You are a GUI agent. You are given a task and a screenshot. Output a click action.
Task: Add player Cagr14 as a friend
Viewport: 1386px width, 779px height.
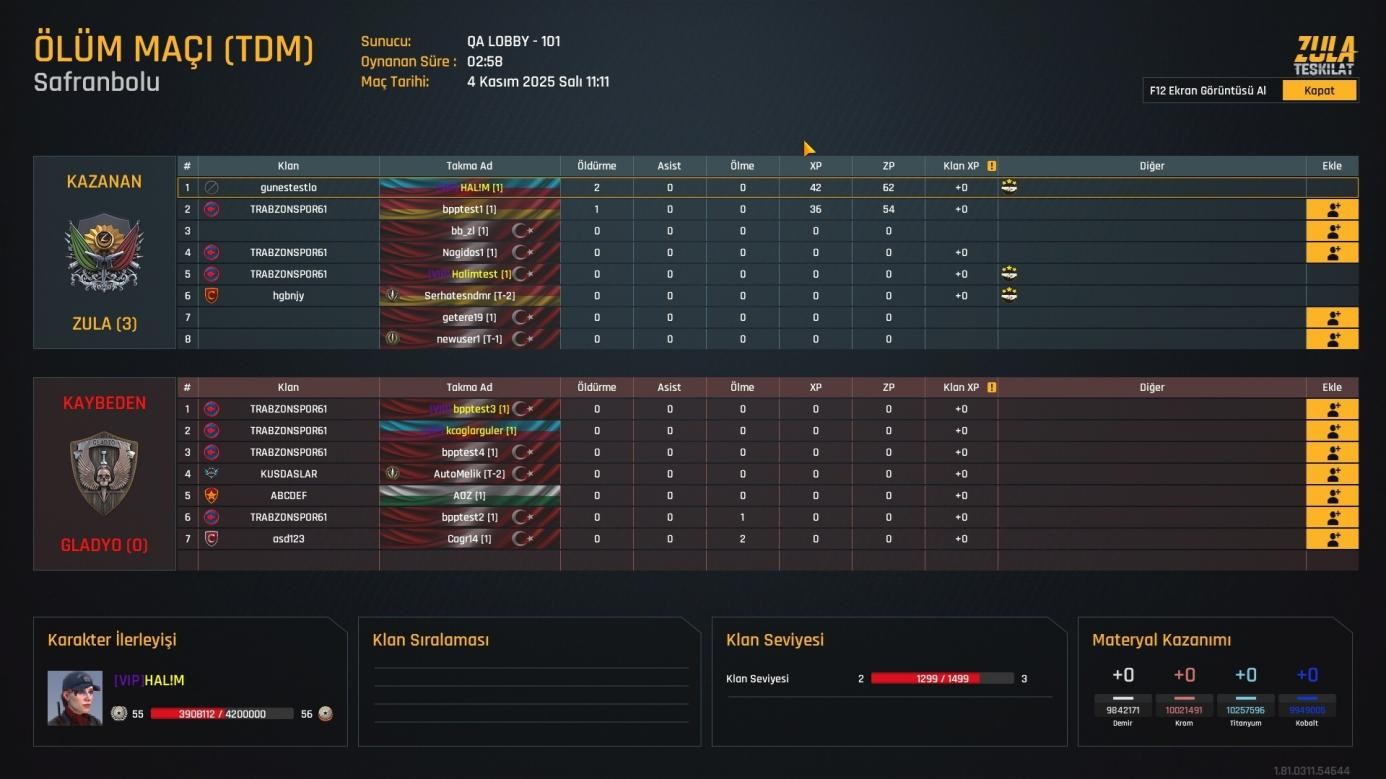pos(1332,539)
